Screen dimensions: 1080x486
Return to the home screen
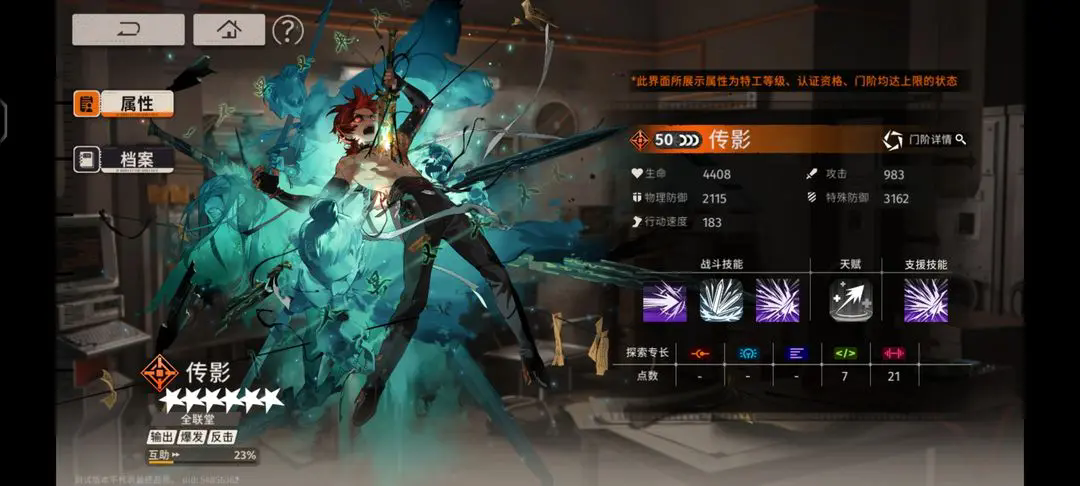click(x=229, y=29)
